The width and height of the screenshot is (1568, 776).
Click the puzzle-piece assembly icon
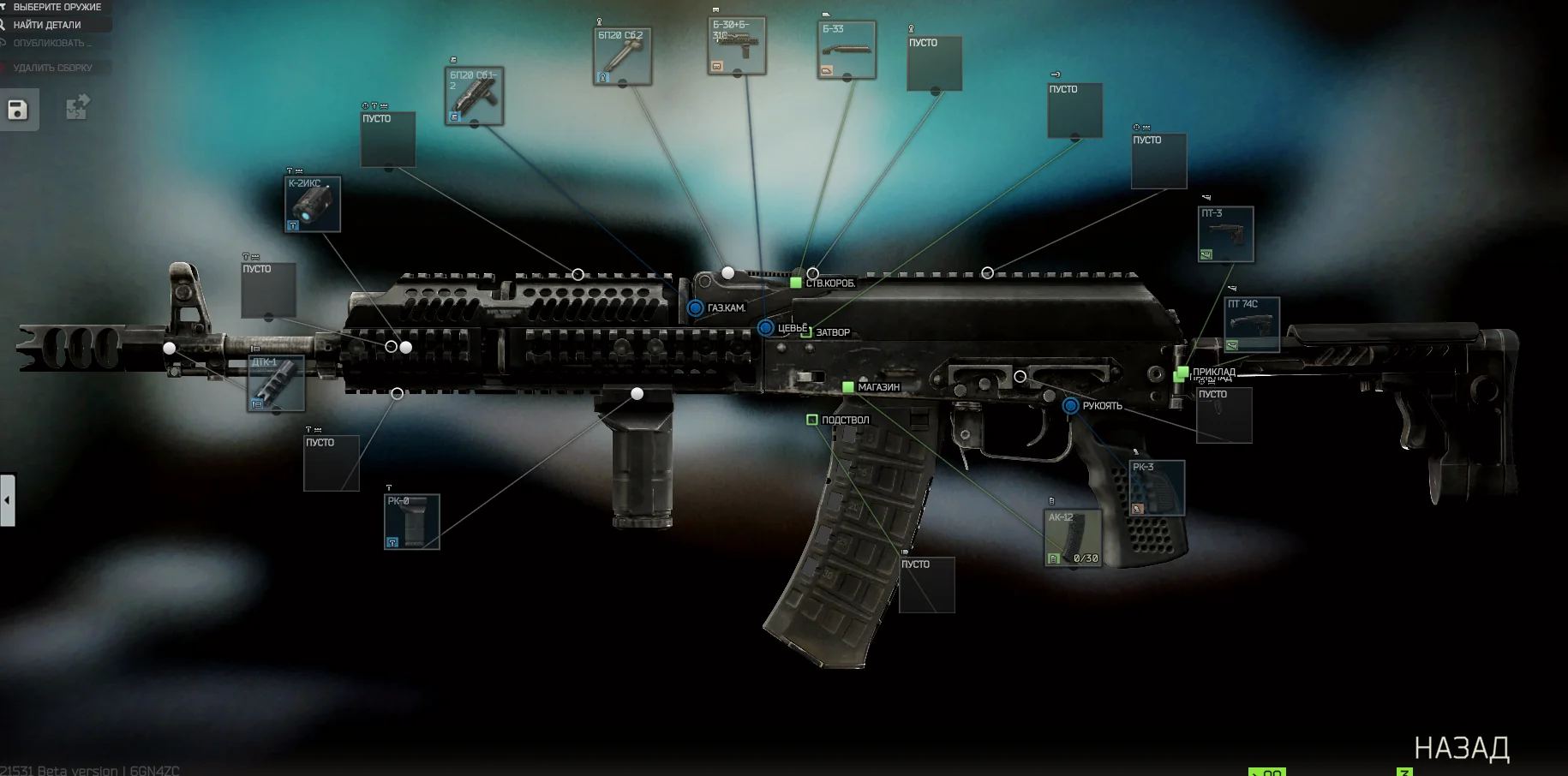[x=76, y=107]
